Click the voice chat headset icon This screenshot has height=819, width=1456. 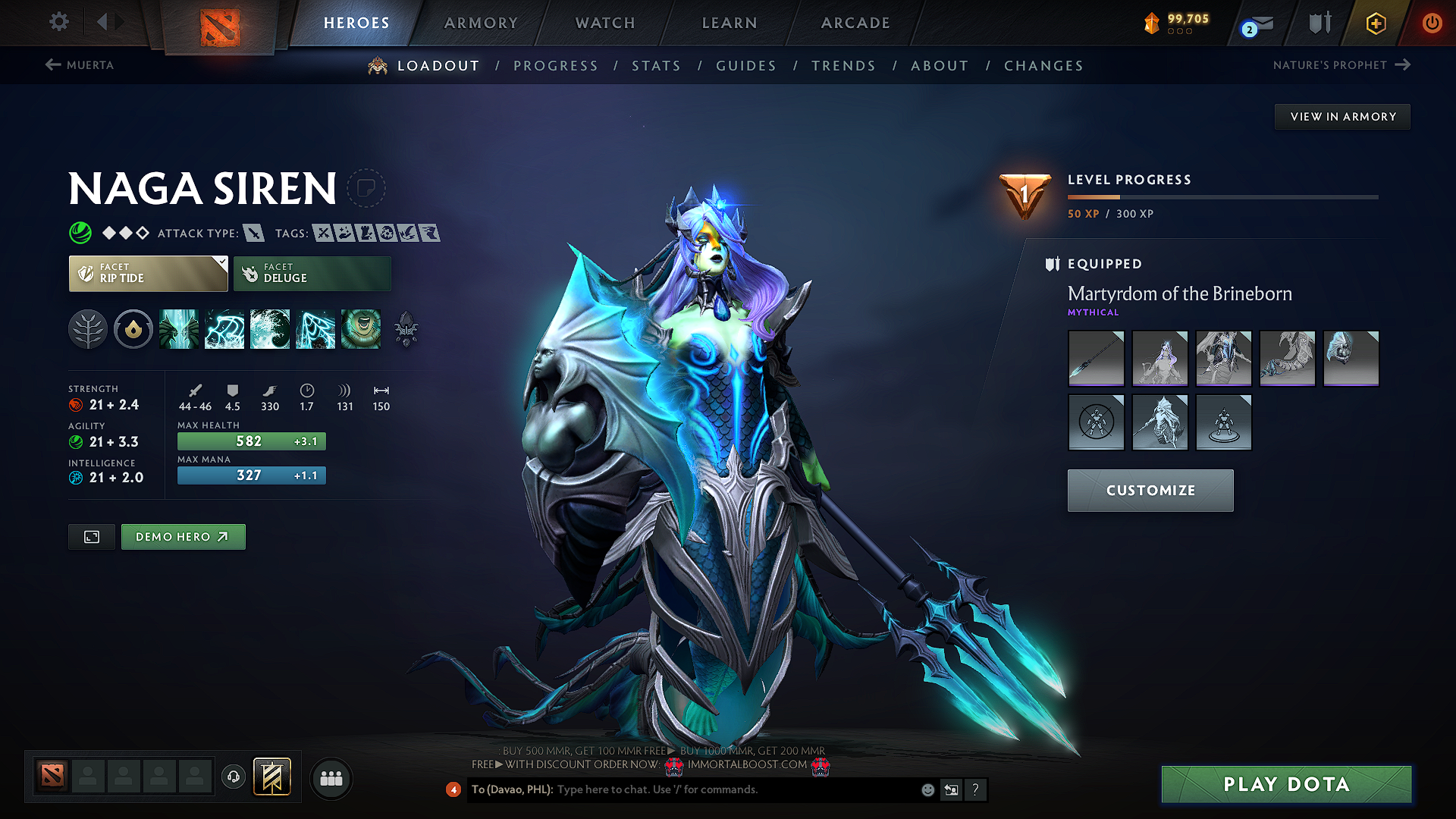pos(233,778)
